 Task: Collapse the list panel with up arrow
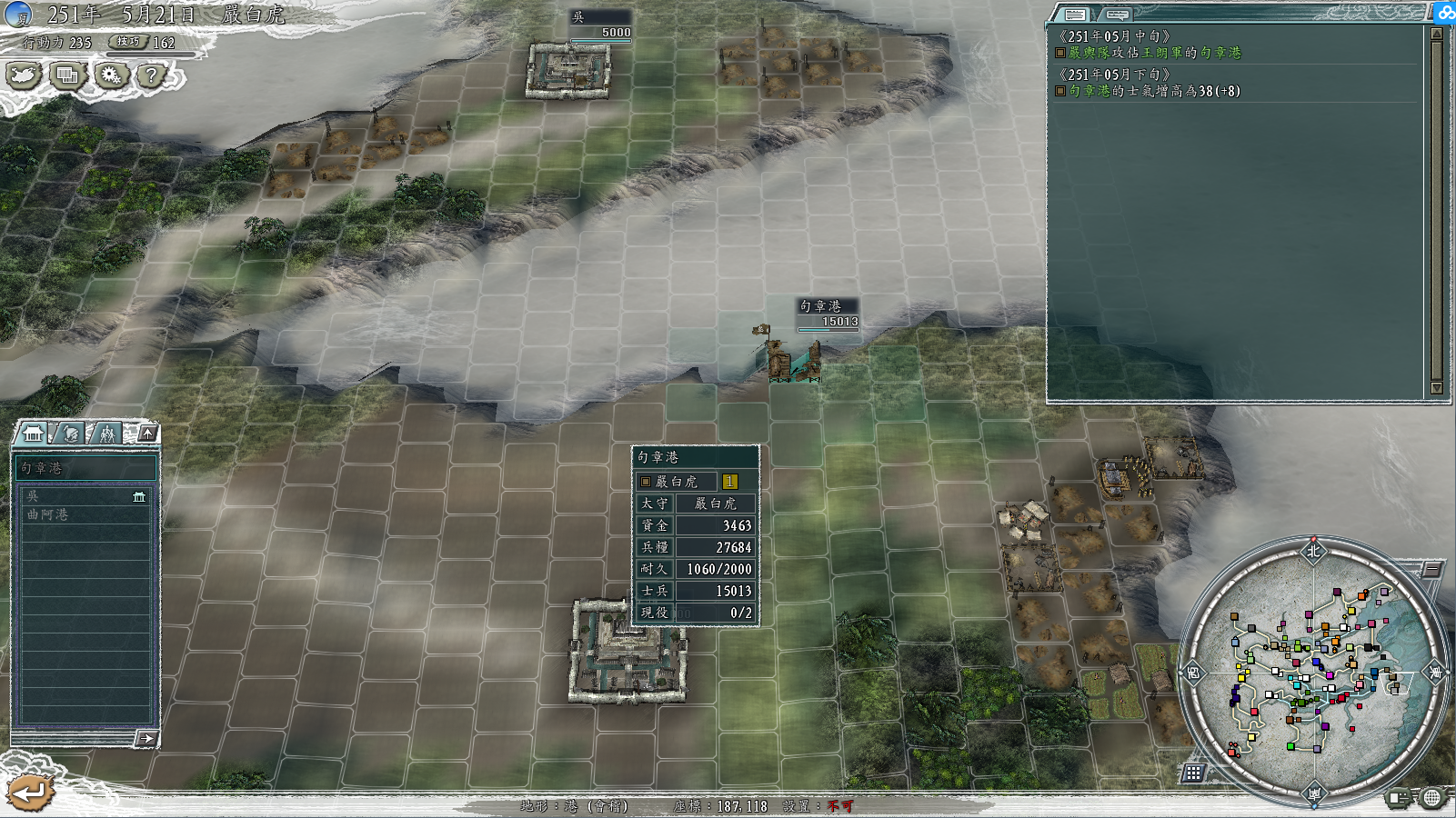(x=147, y=433)
